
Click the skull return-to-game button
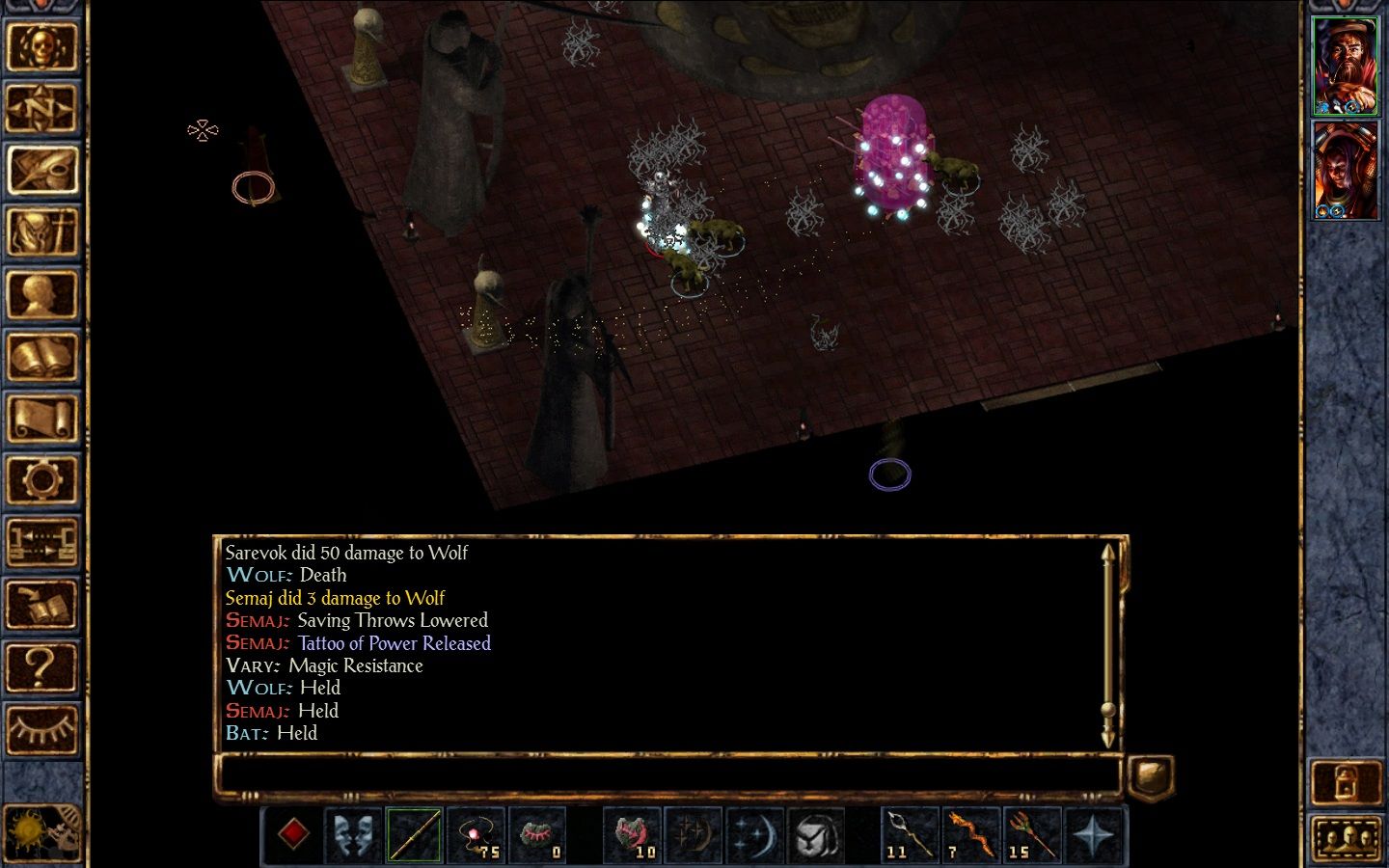pyautogui.click(x=41, y=45)
